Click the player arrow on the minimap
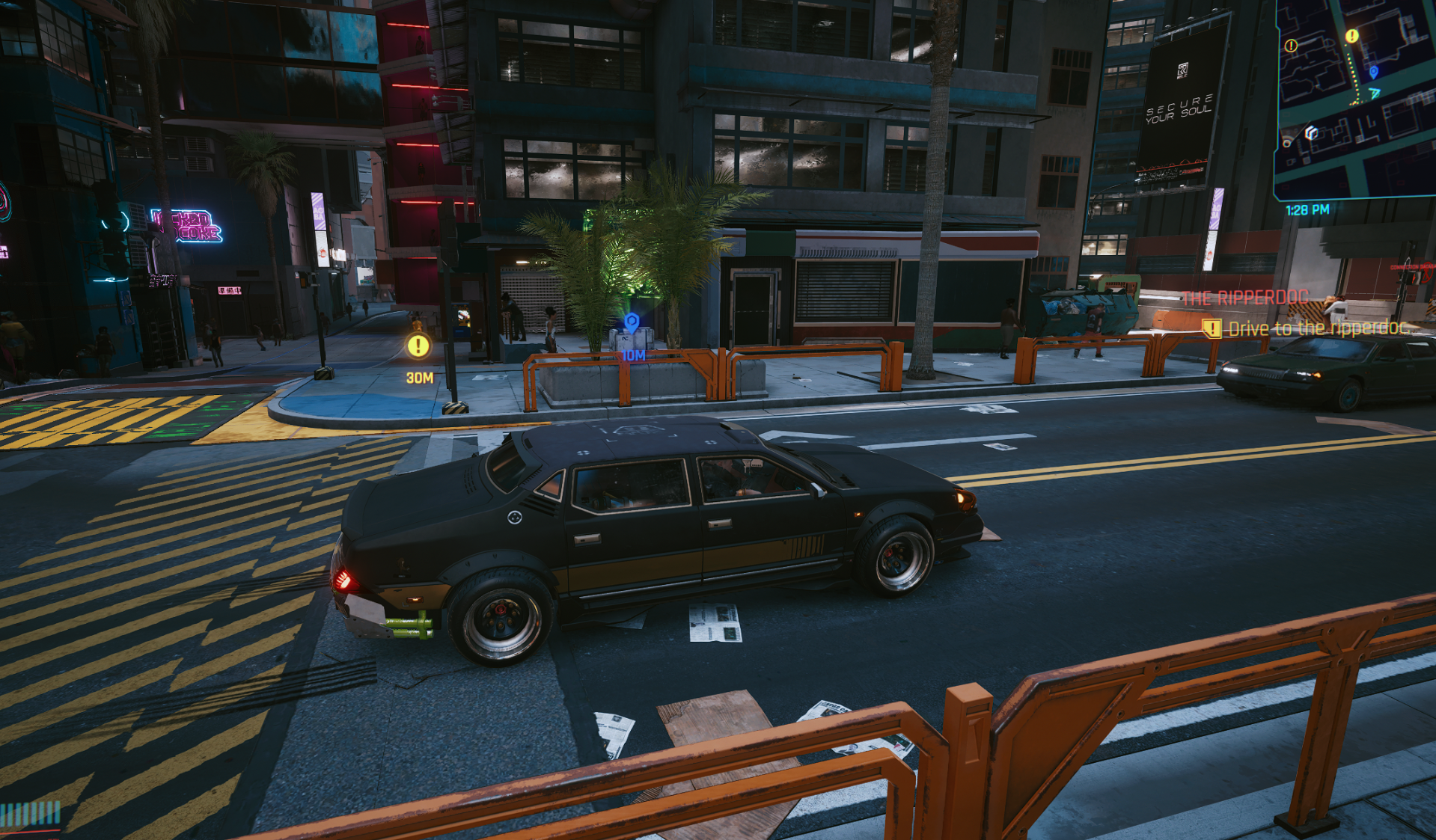The width and height of the screenshot is (1436, 840). click(1375, 93)
